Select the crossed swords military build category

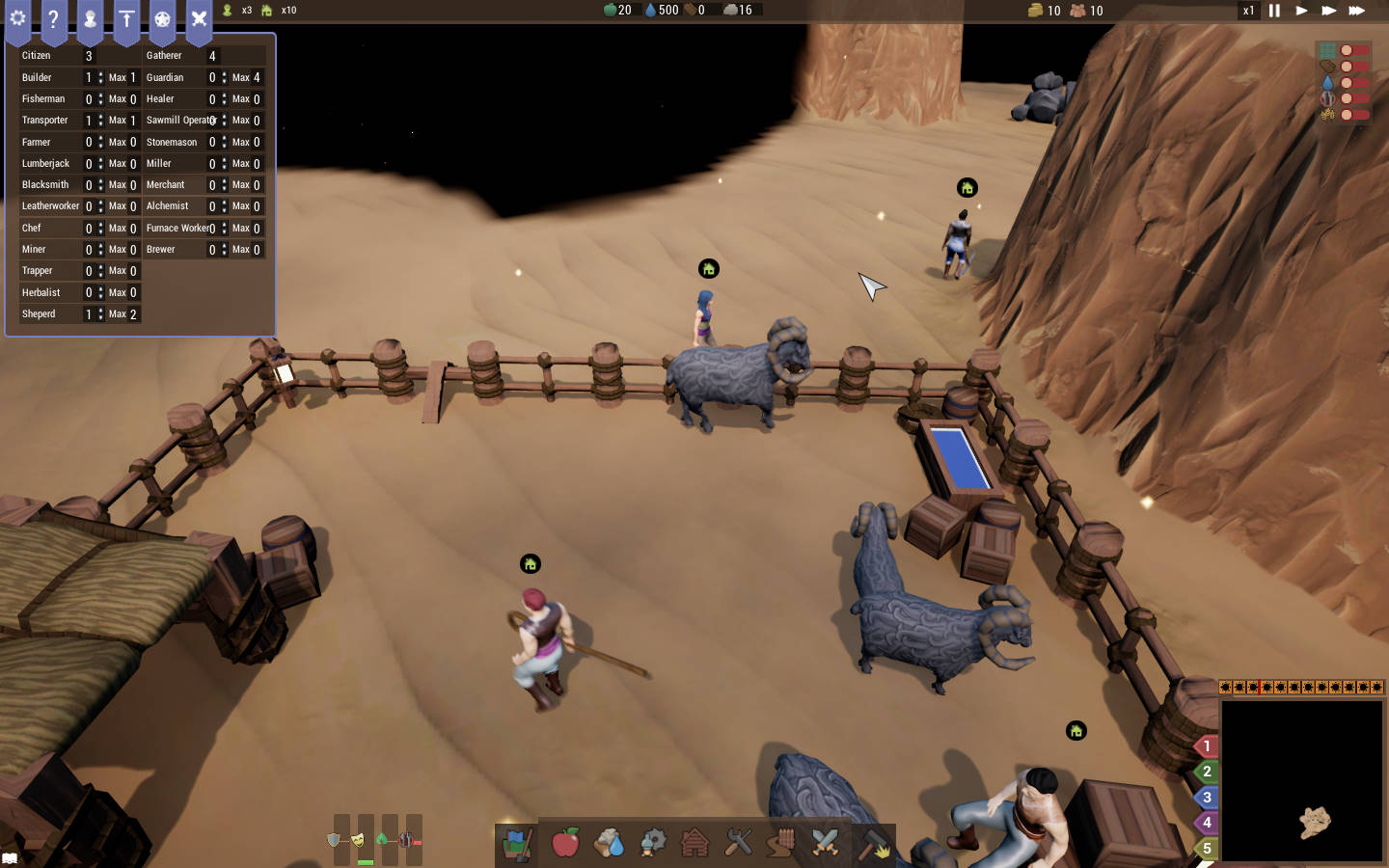tap(825, 843)
